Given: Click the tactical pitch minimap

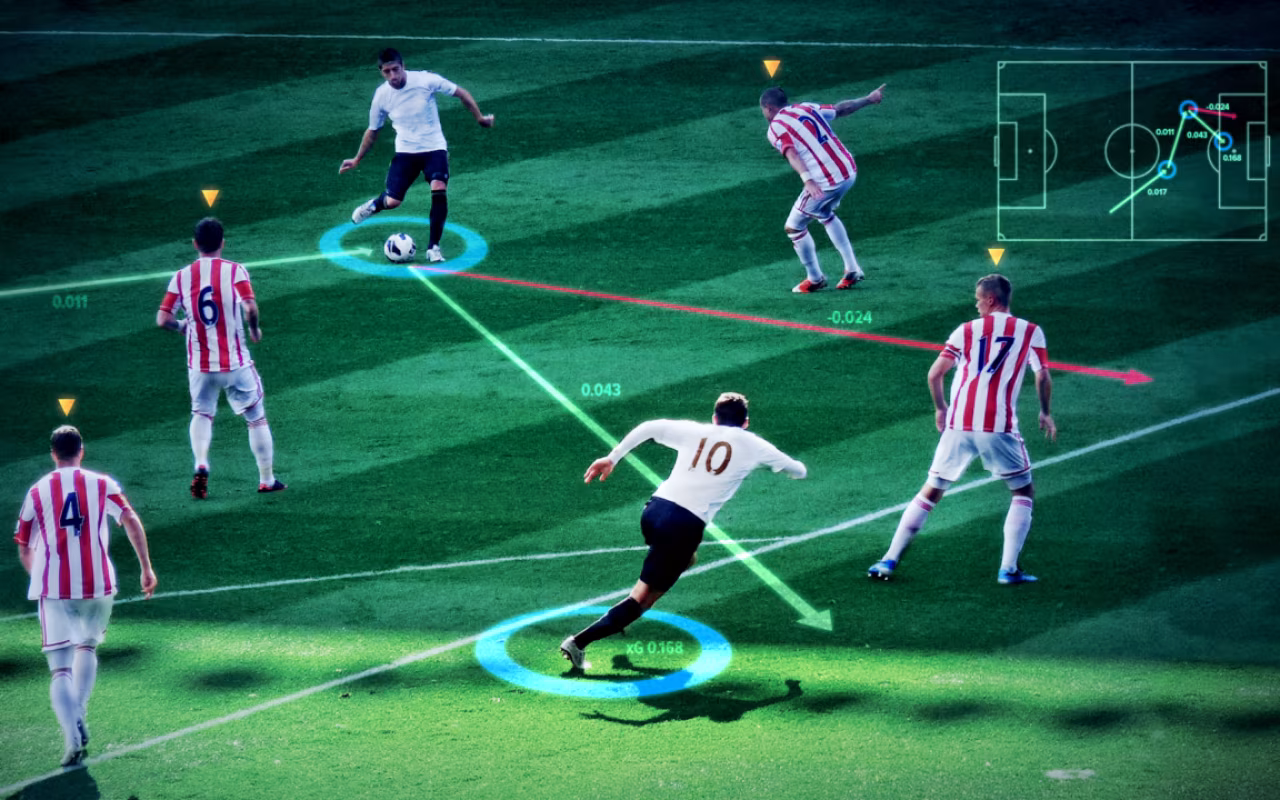Looking at the screenshot, I should (1132, 151).
